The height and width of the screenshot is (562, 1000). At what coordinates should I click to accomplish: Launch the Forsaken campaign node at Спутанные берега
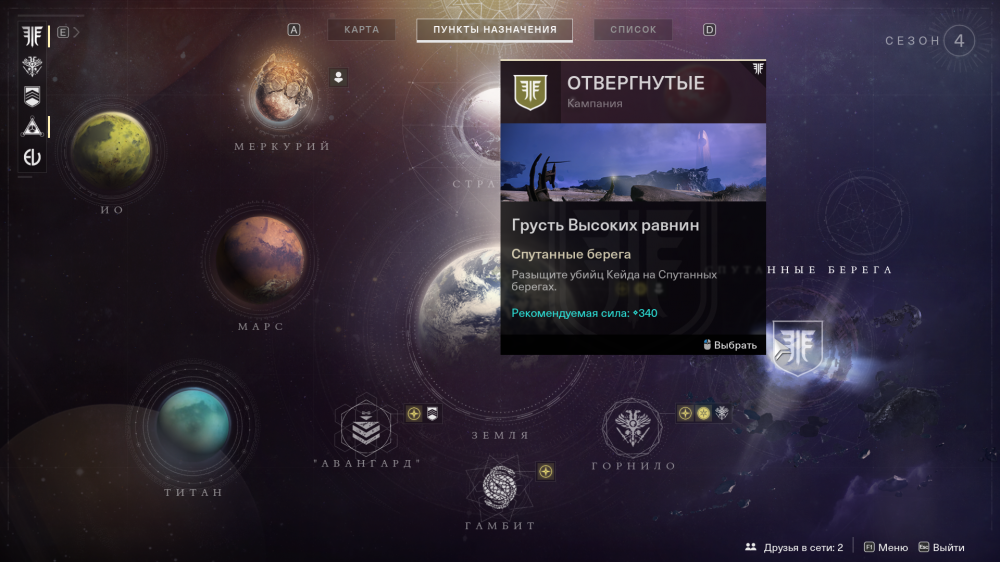click(798, 347)
